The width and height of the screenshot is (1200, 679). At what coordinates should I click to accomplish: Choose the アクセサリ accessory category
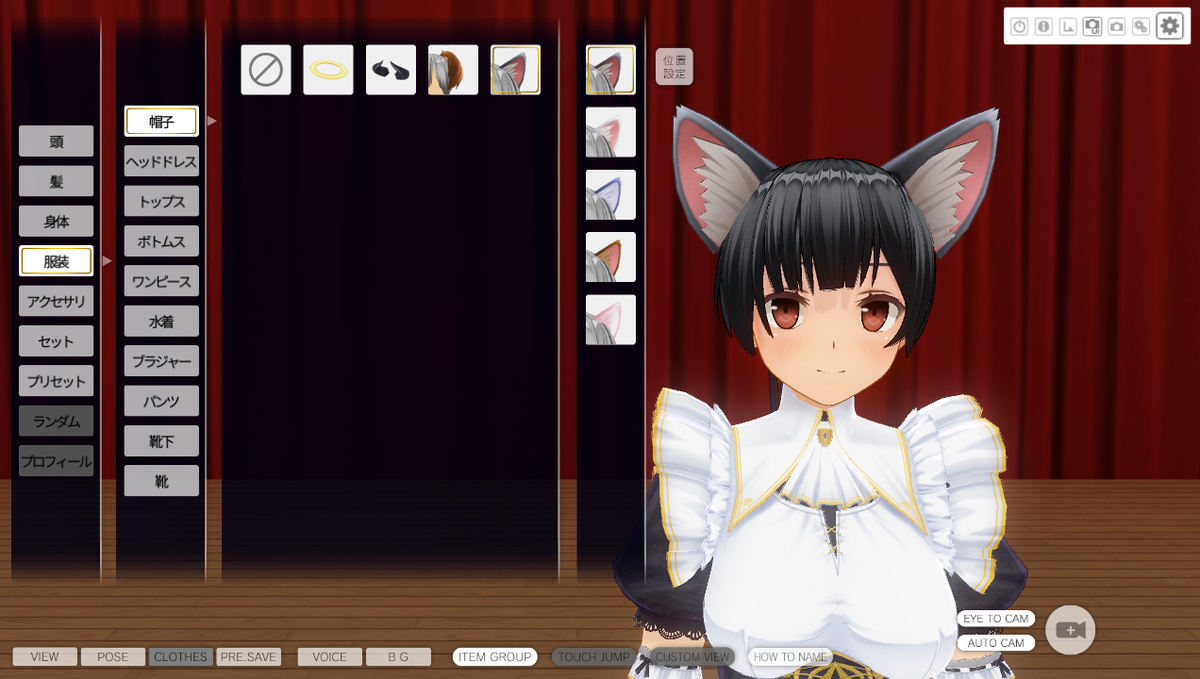[56, 301]
